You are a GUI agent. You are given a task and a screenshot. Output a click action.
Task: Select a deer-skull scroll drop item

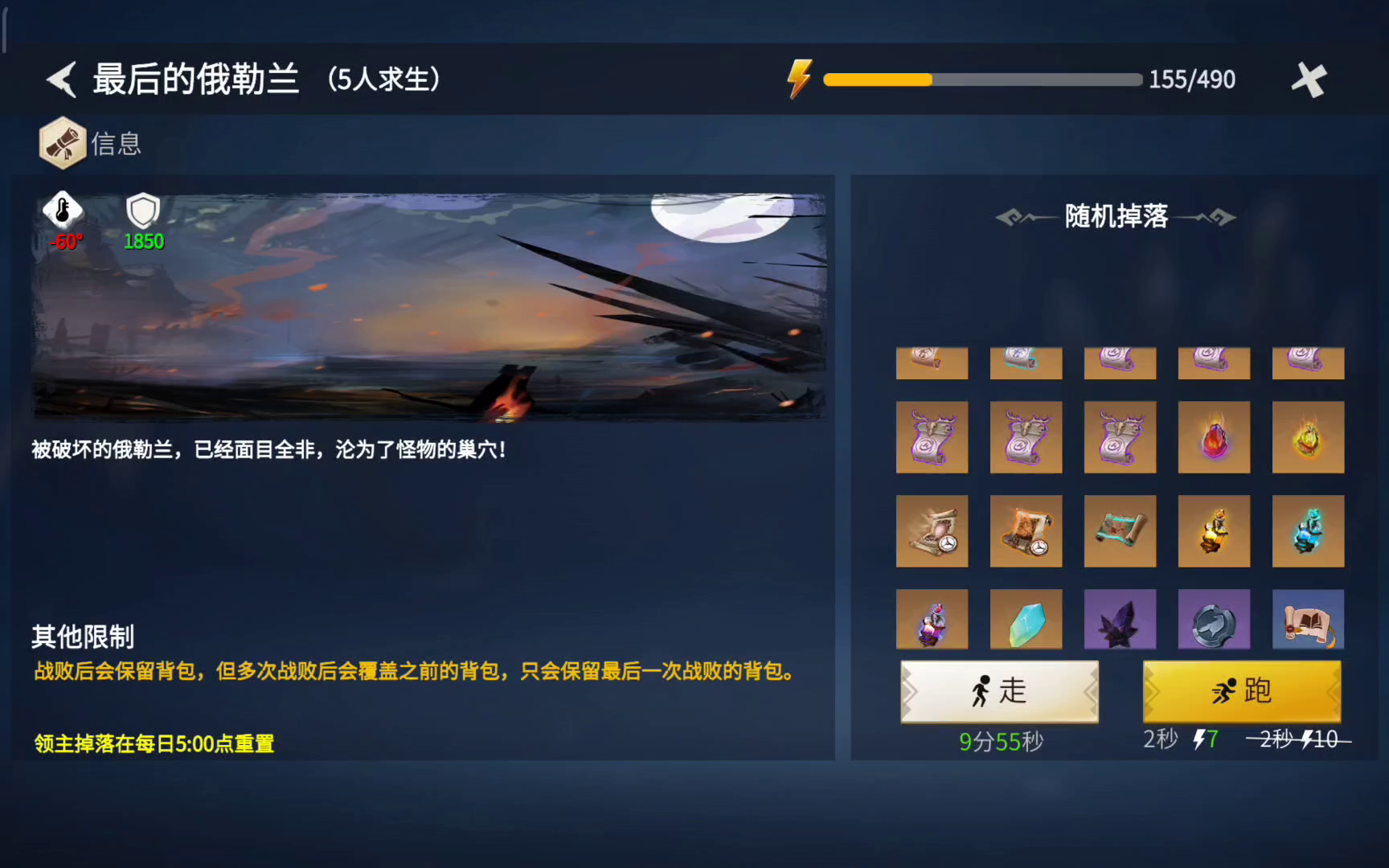932,437
